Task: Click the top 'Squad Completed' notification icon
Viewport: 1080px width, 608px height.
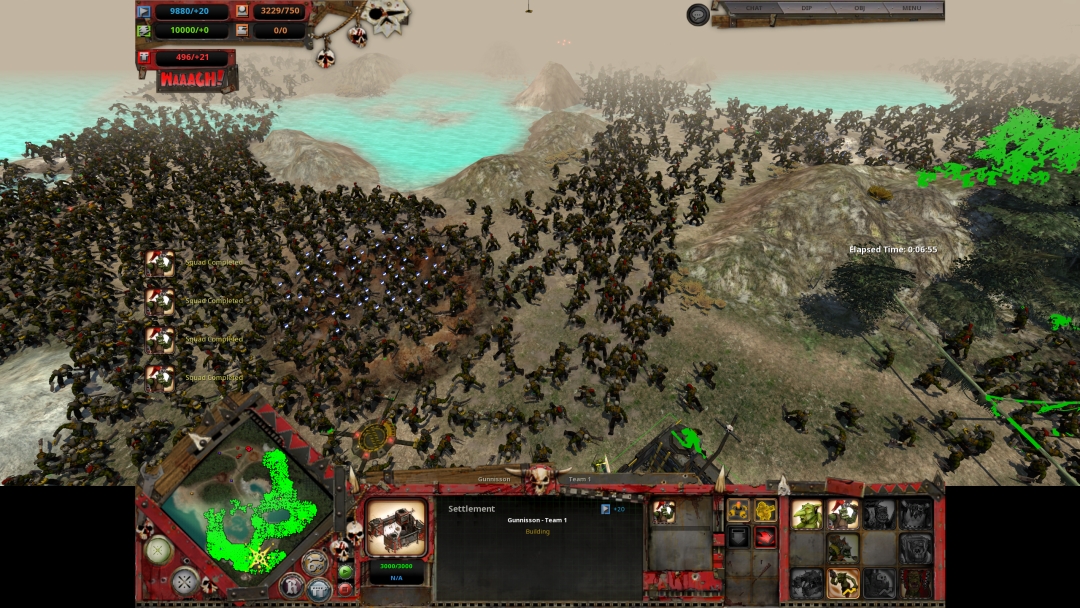Action: (x=160, y=263)
